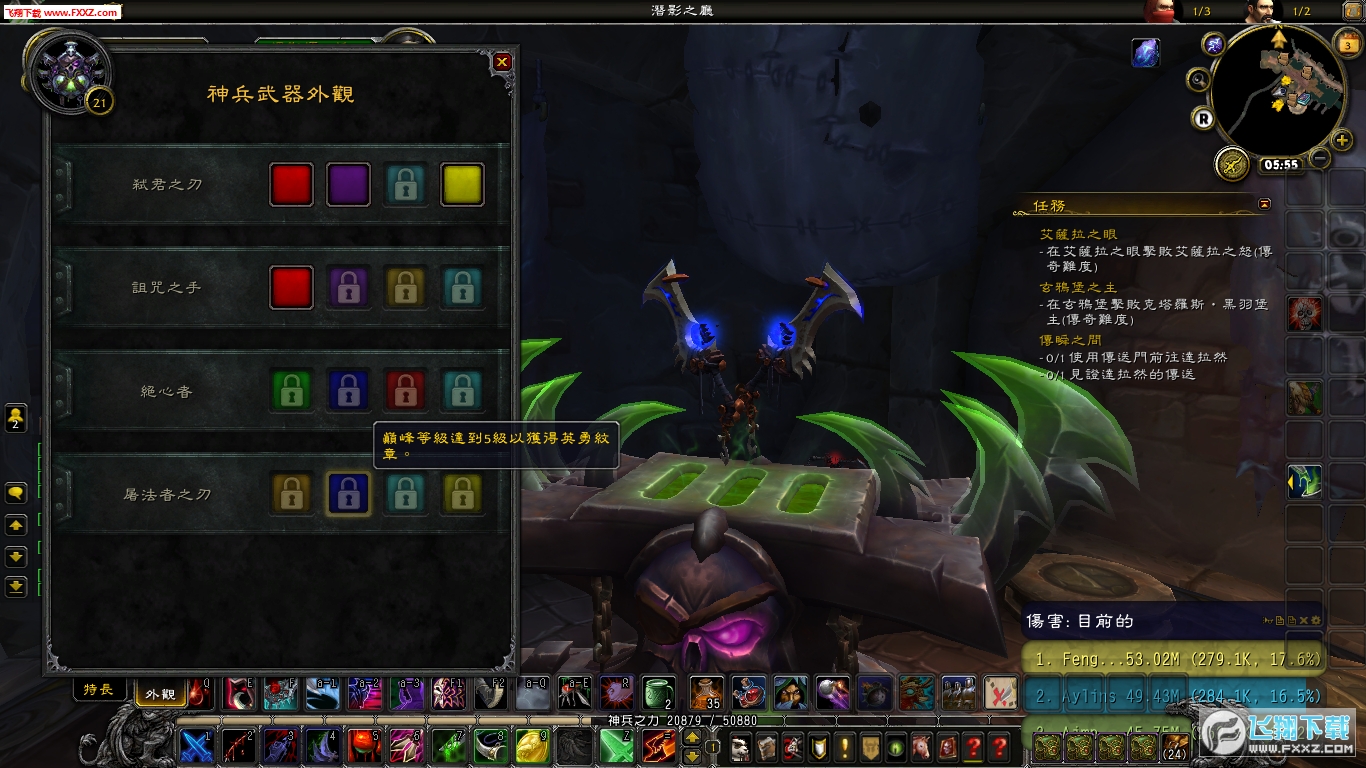Click the blue crystal buff icon
The image size is (1366, 768).
pos(1145,53)
